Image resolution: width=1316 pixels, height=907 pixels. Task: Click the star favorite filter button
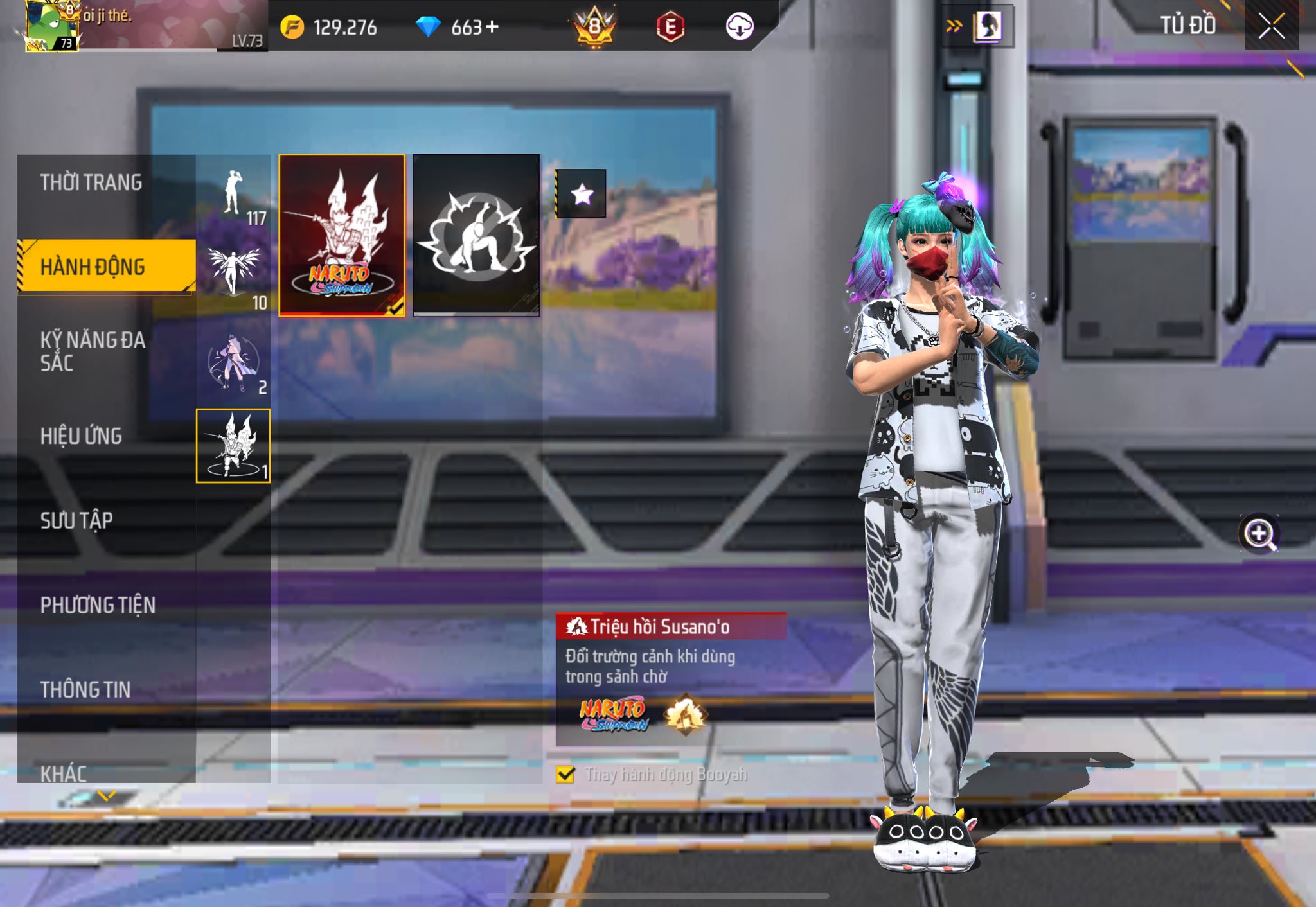(x=582, y=194)
